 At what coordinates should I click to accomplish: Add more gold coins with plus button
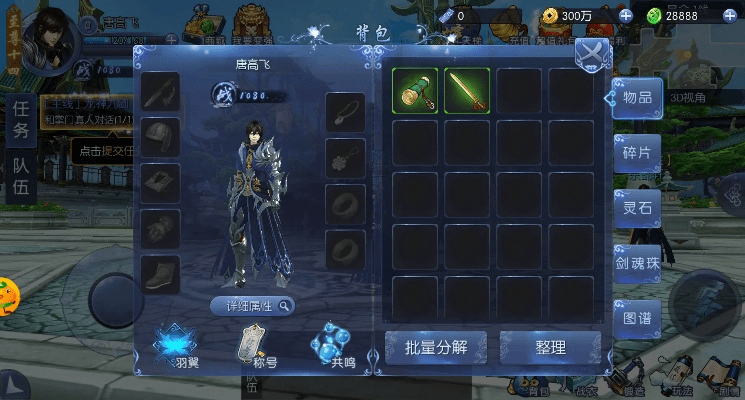626,16
